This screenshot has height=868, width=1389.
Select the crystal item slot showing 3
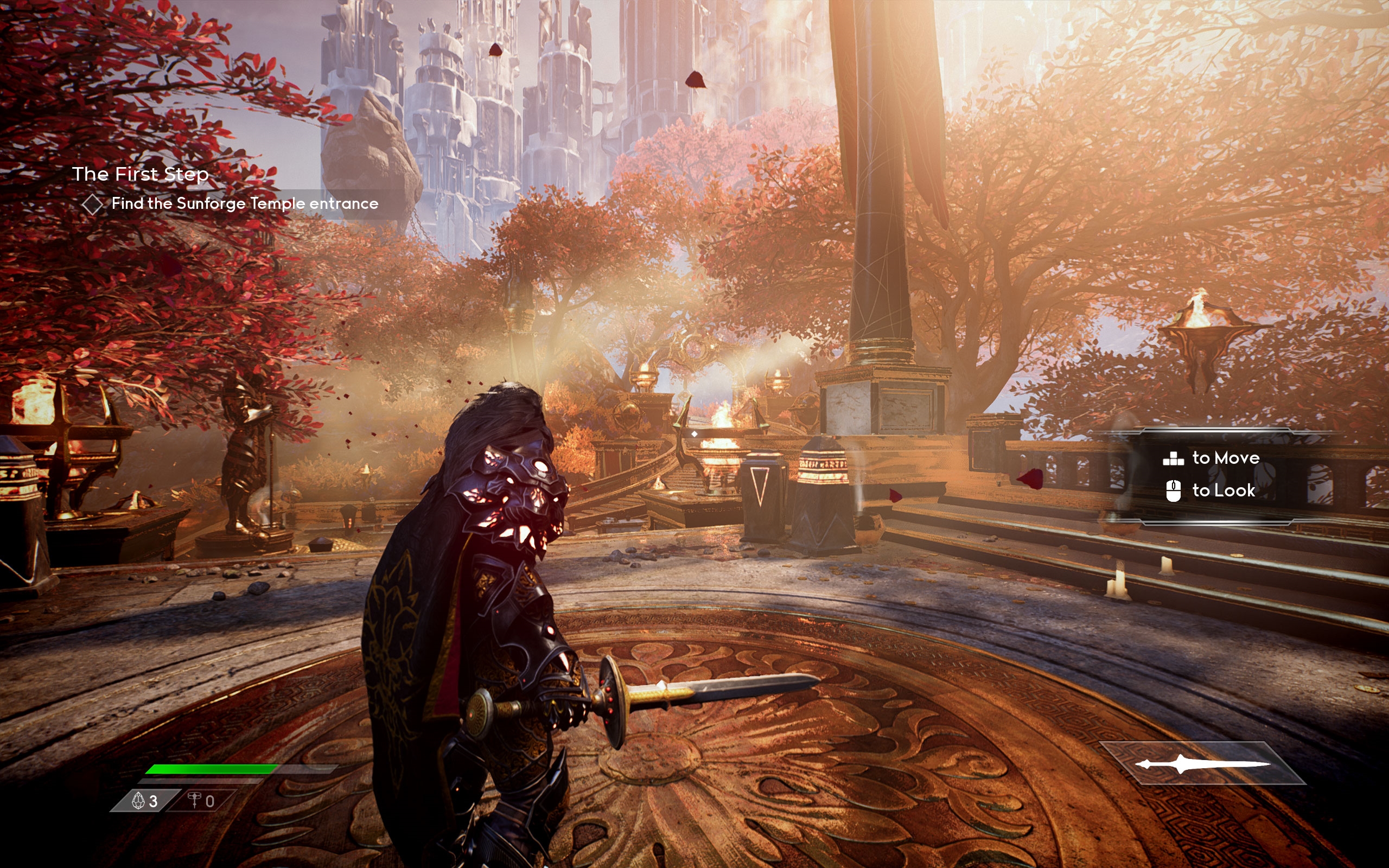pyautogui.click(x=145, y=801)
